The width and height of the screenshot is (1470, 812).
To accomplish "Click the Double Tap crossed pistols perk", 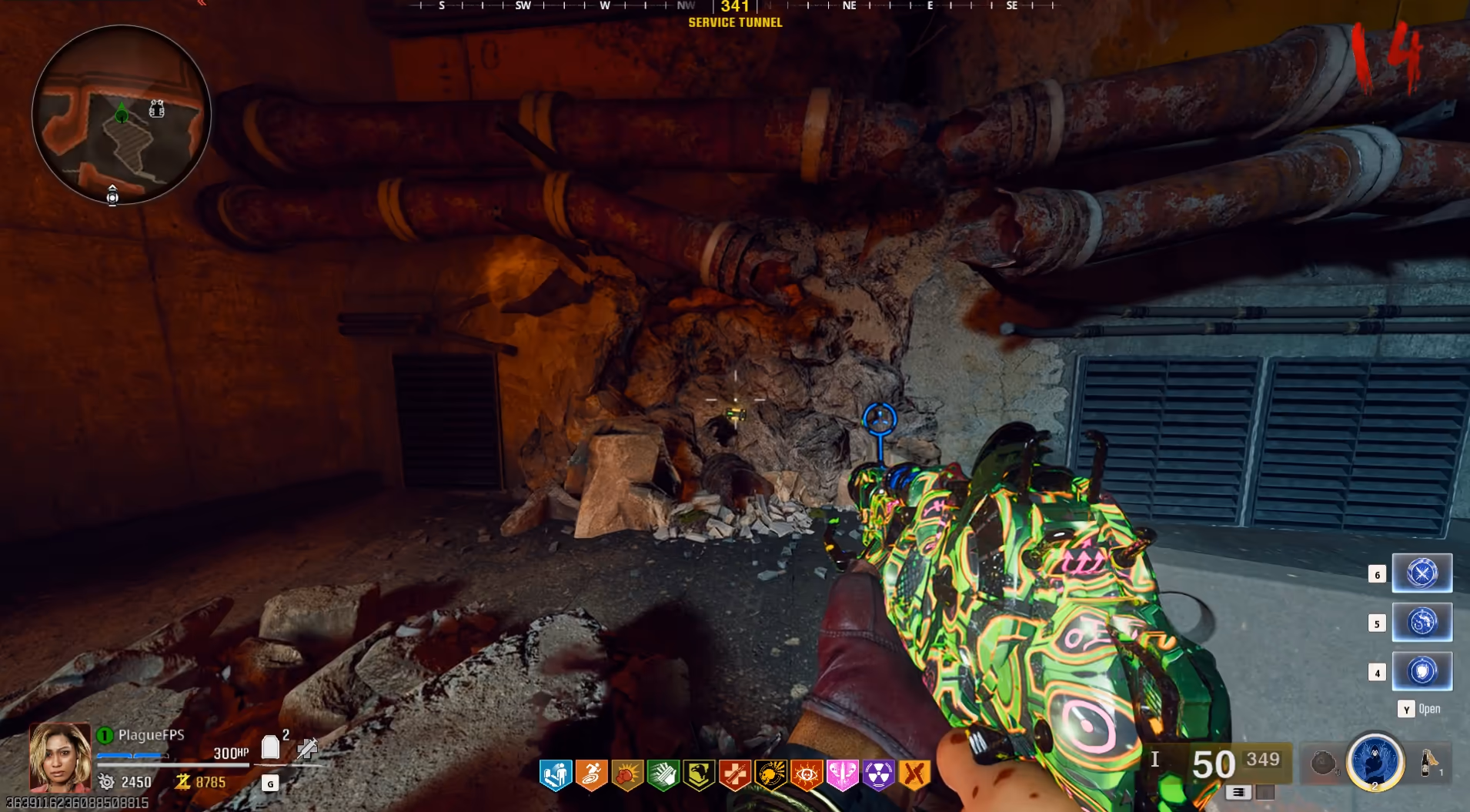I will tap(914, 775).
